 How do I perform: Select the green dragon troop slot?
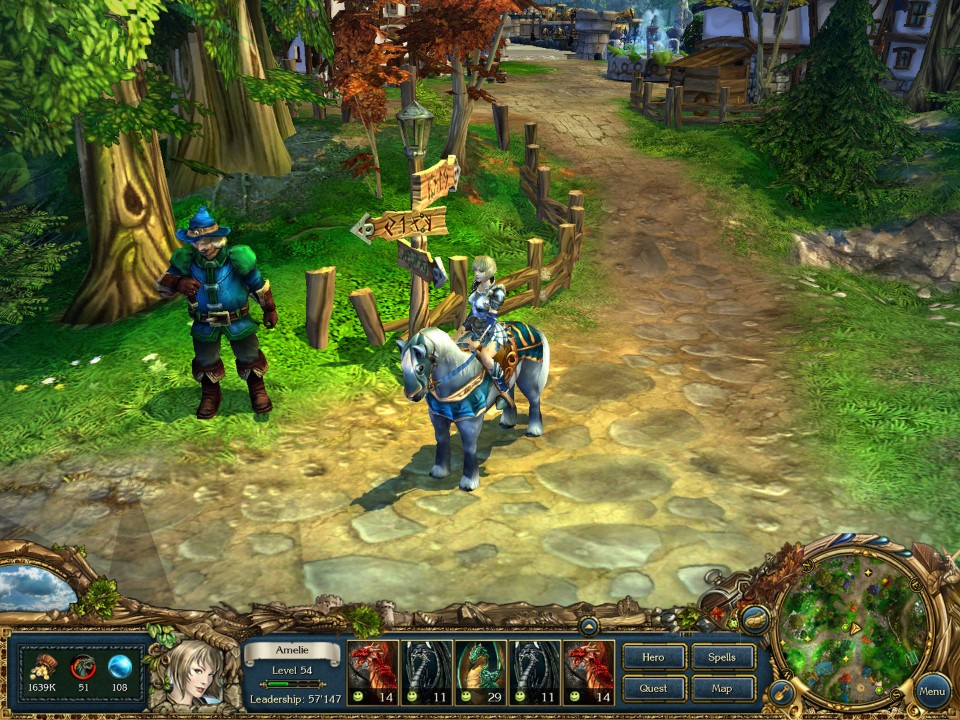pyautogui.click(x=481, y=672)
